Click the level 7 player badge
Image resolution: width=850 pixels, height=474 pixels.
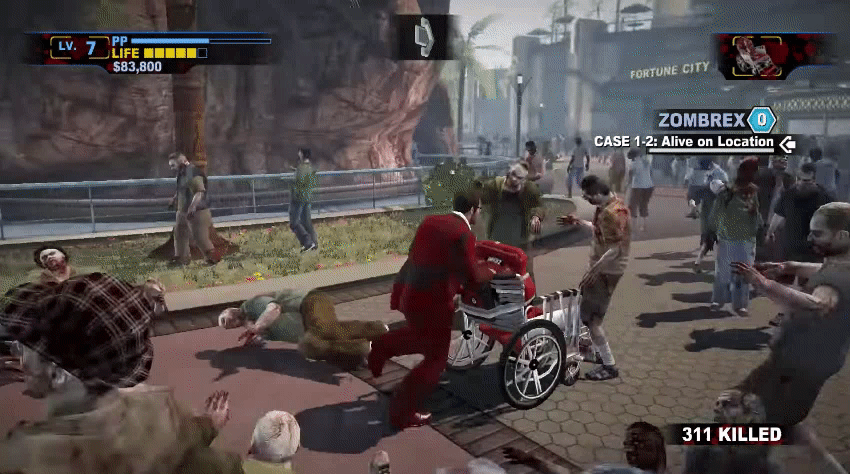click(x=84, y=47)
